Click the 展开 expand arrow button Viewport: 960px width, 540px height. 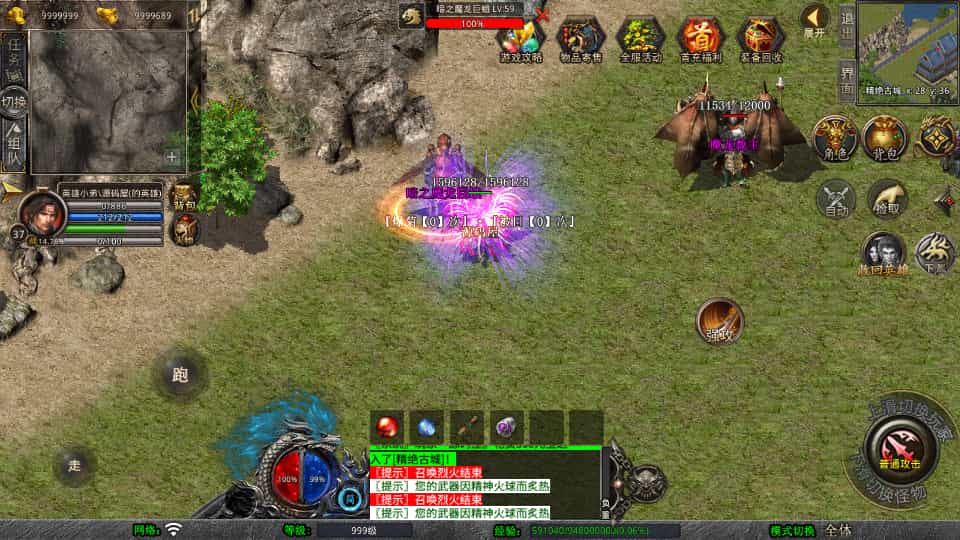click(x=815, y=21)
